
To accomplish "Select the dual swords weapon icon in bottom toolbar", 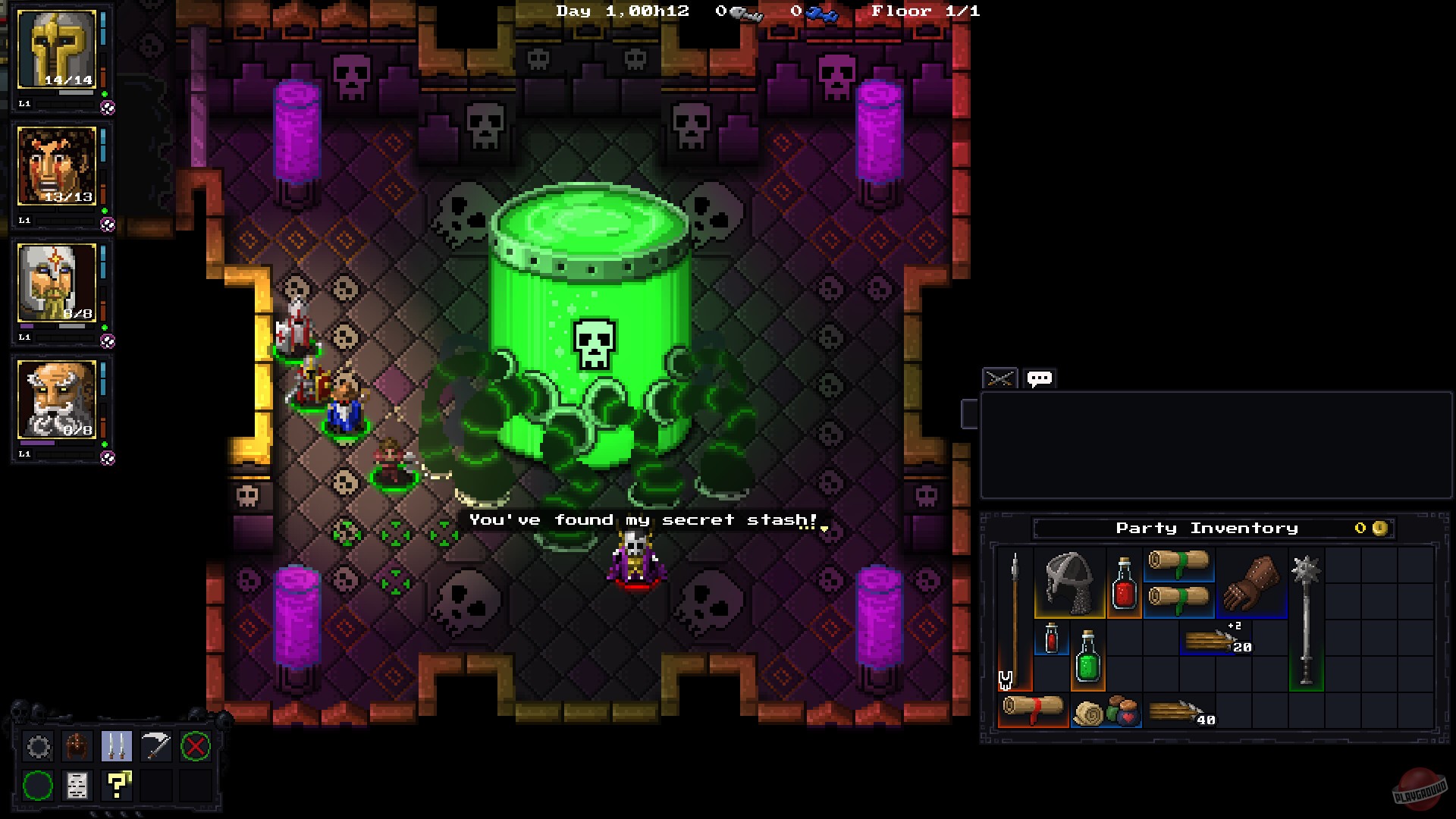I will [118, 747].
